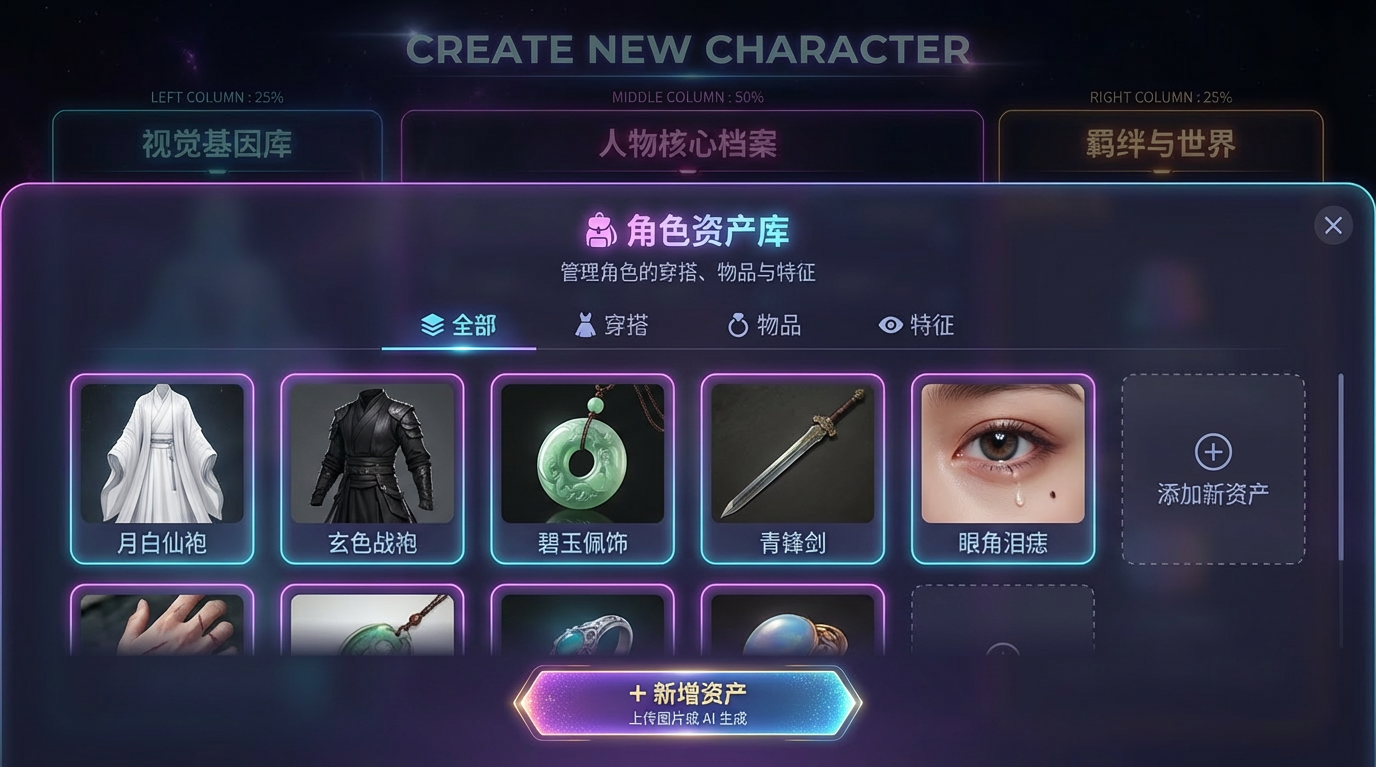Select the ring icon beside 物品

(737, 324)
